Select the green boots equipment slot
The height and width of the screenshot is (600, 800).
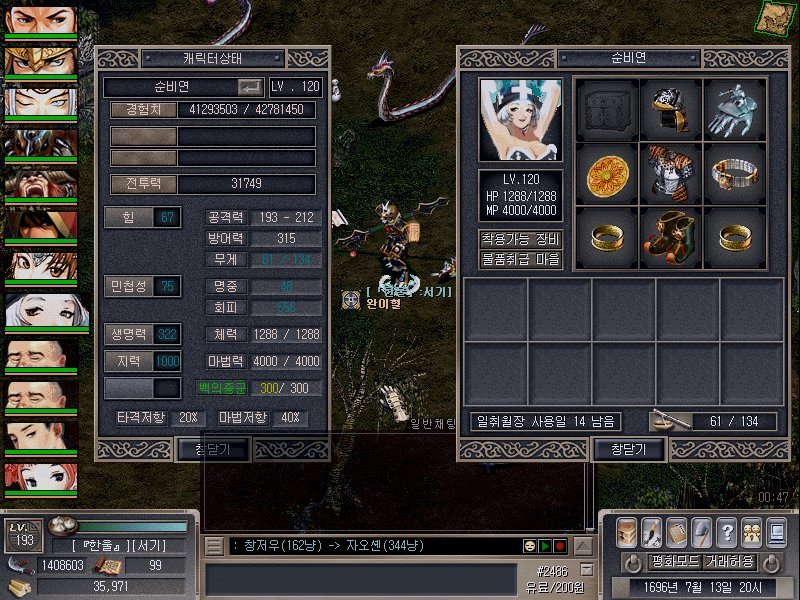tap(671, 235)
